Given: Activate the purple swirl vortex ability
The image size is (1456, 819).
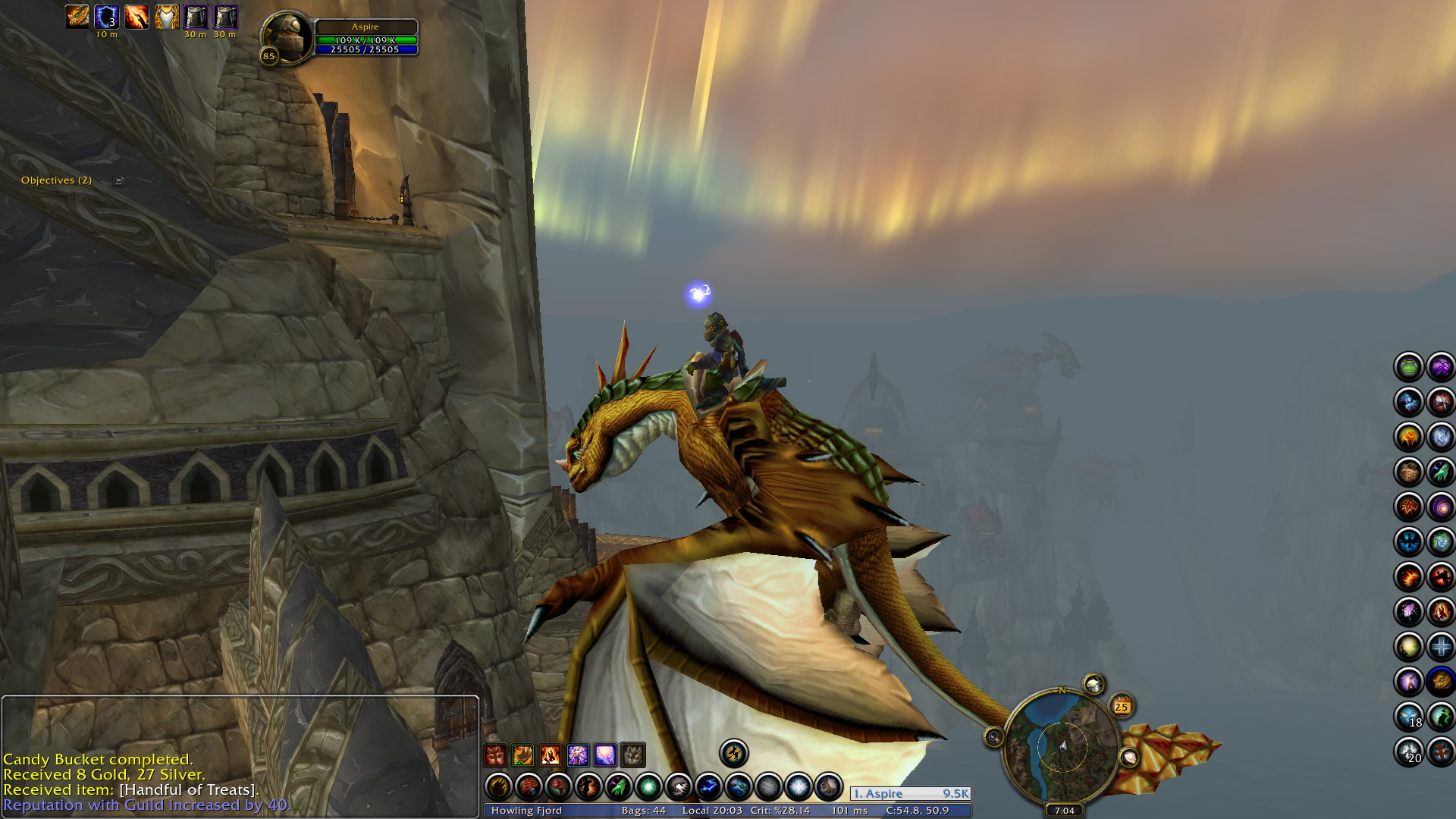Looking at the screenshot, I should click(1440, 507).
